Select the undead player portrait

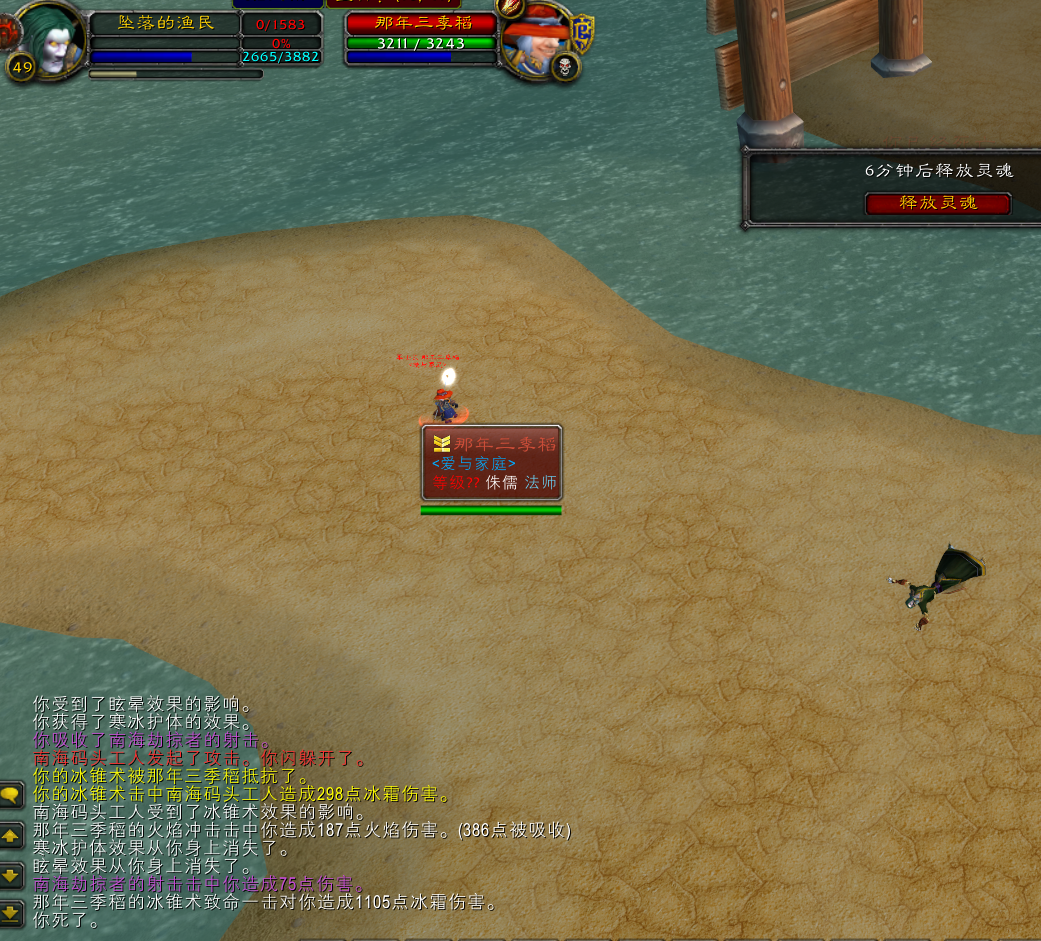click(x=49, y=38)
